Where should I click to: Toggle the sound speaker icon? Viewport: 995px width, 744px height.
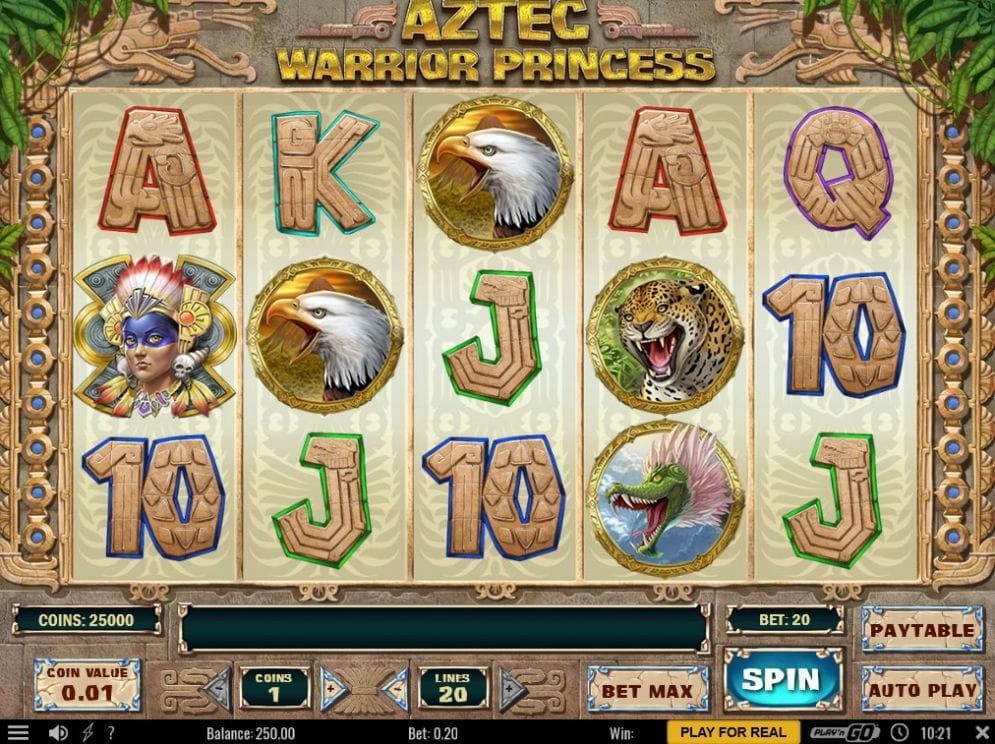point(58,733)
